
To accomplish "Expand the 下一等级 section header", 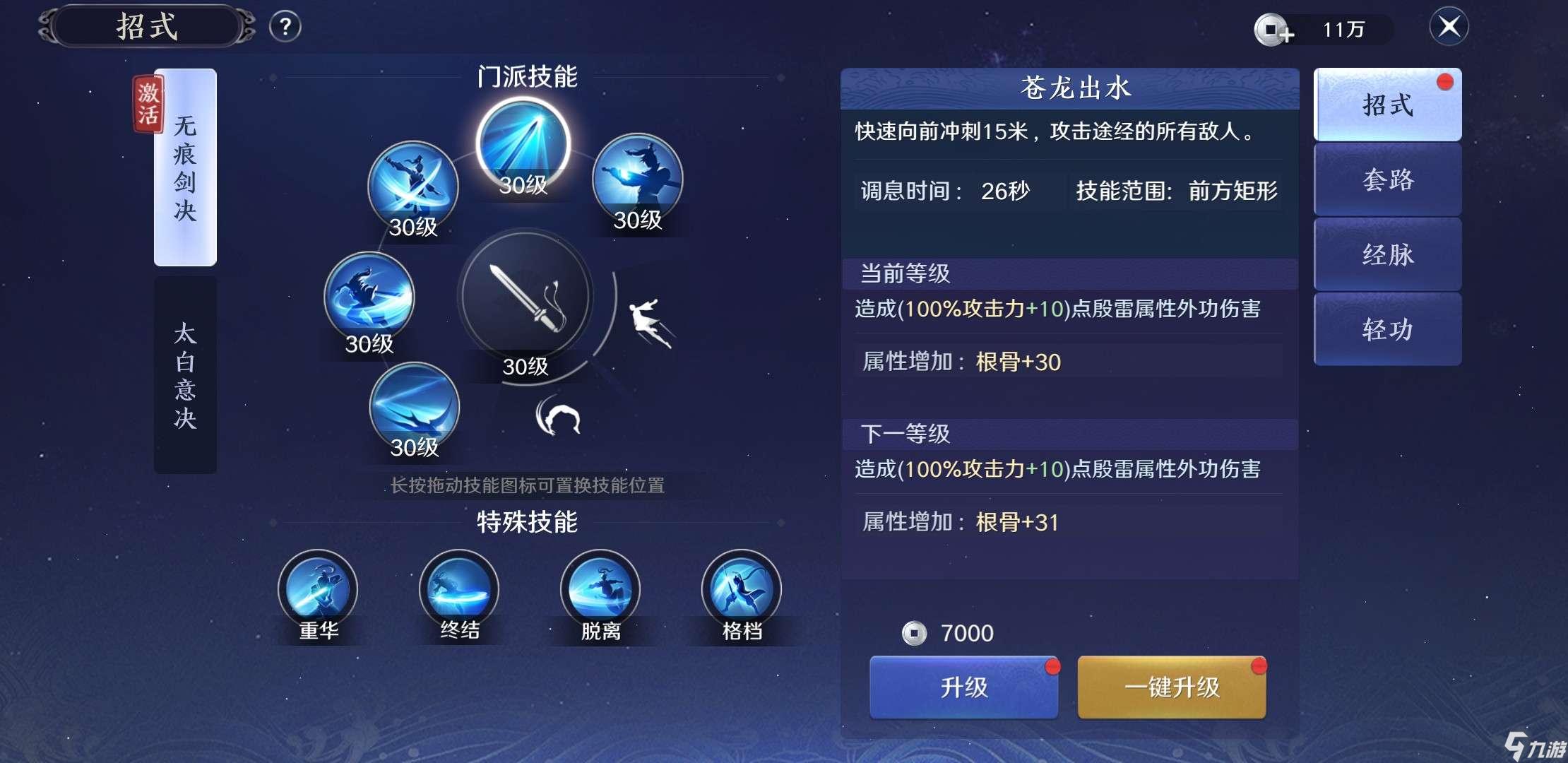I will click(1070, 434).
